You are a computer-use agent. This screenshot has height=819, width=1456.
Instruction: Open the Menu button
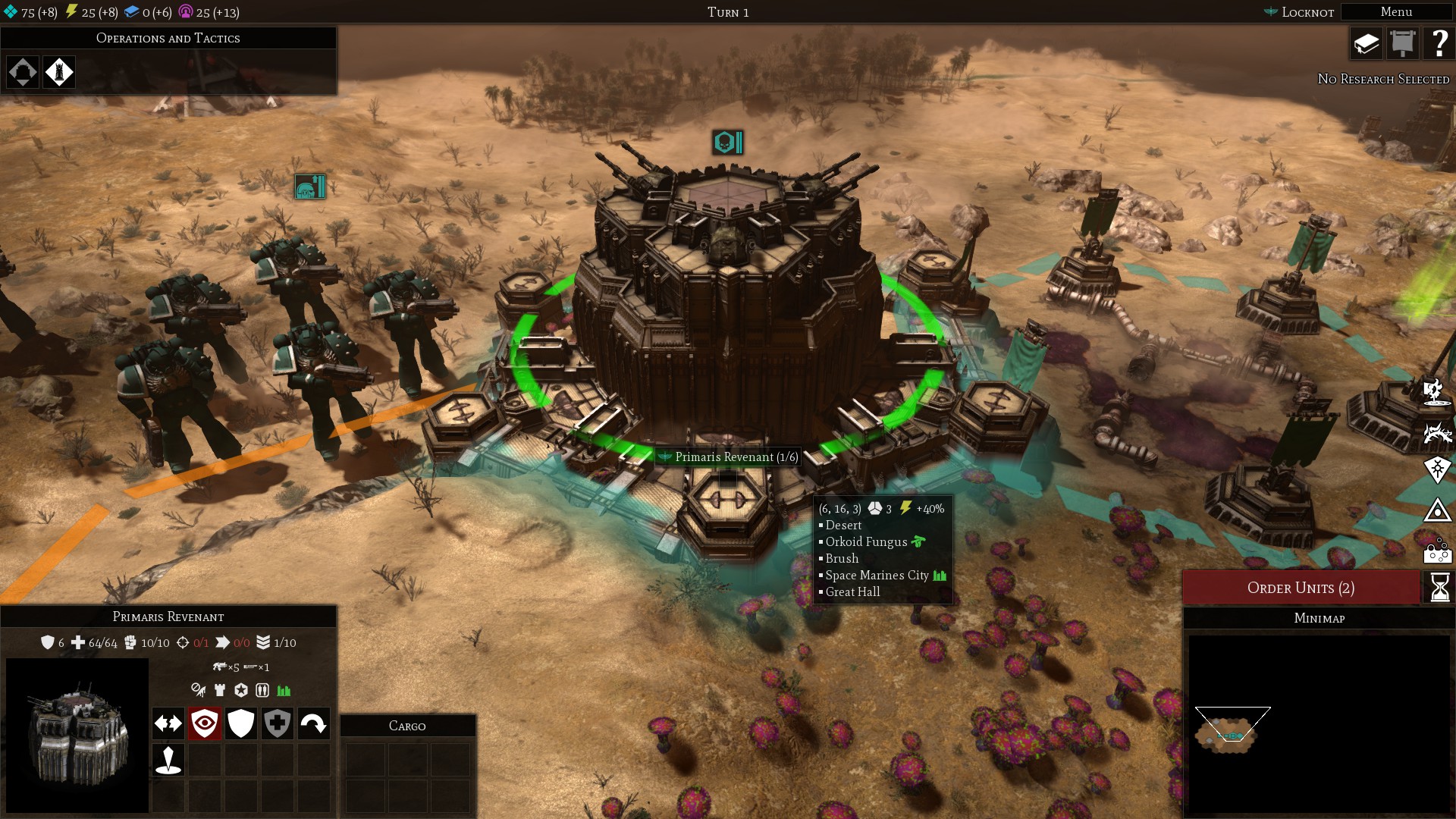[1396, 12]
